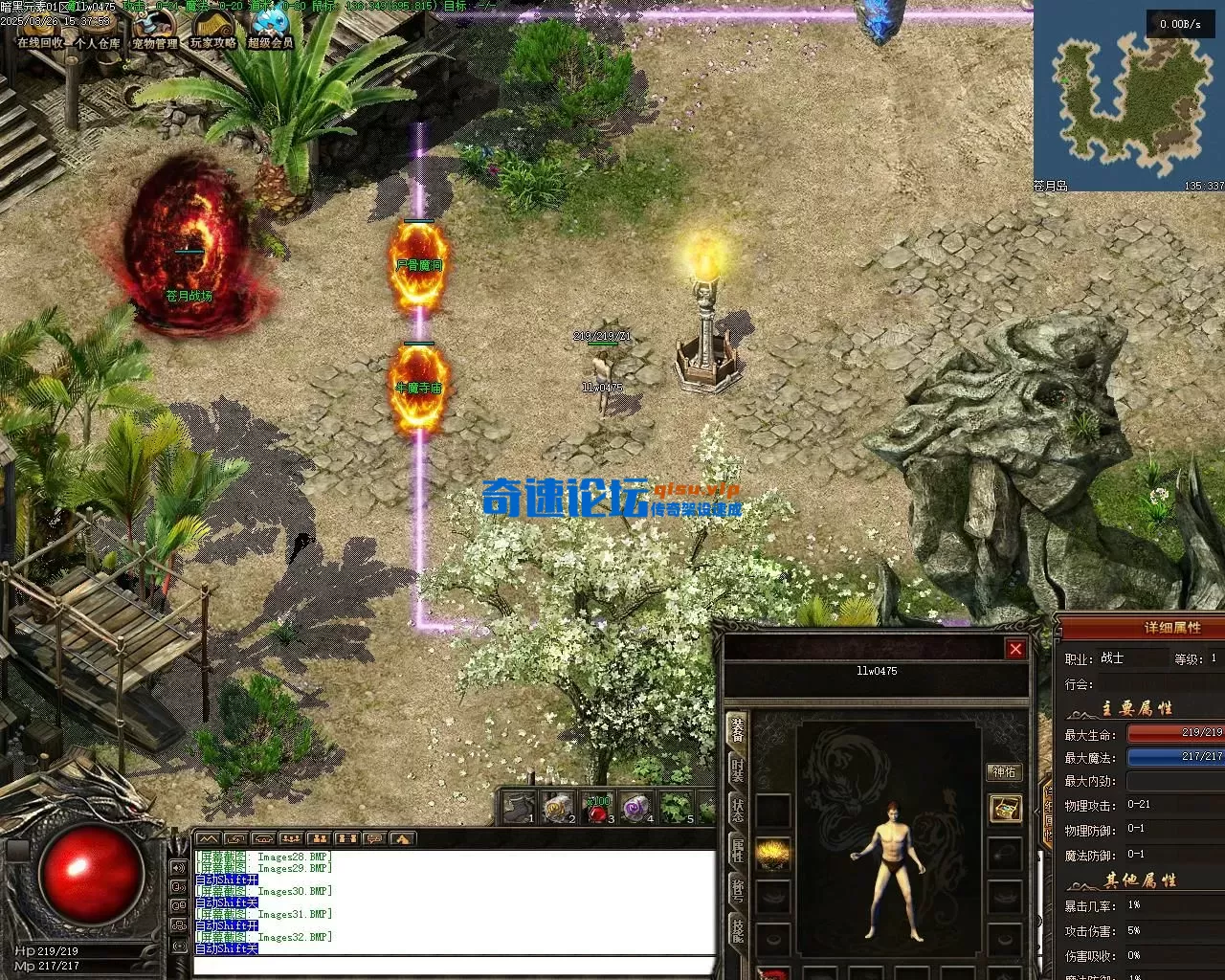1225x980 pixels.
Task: Close the llw0475 character panel
Action: pos(1015,649)
